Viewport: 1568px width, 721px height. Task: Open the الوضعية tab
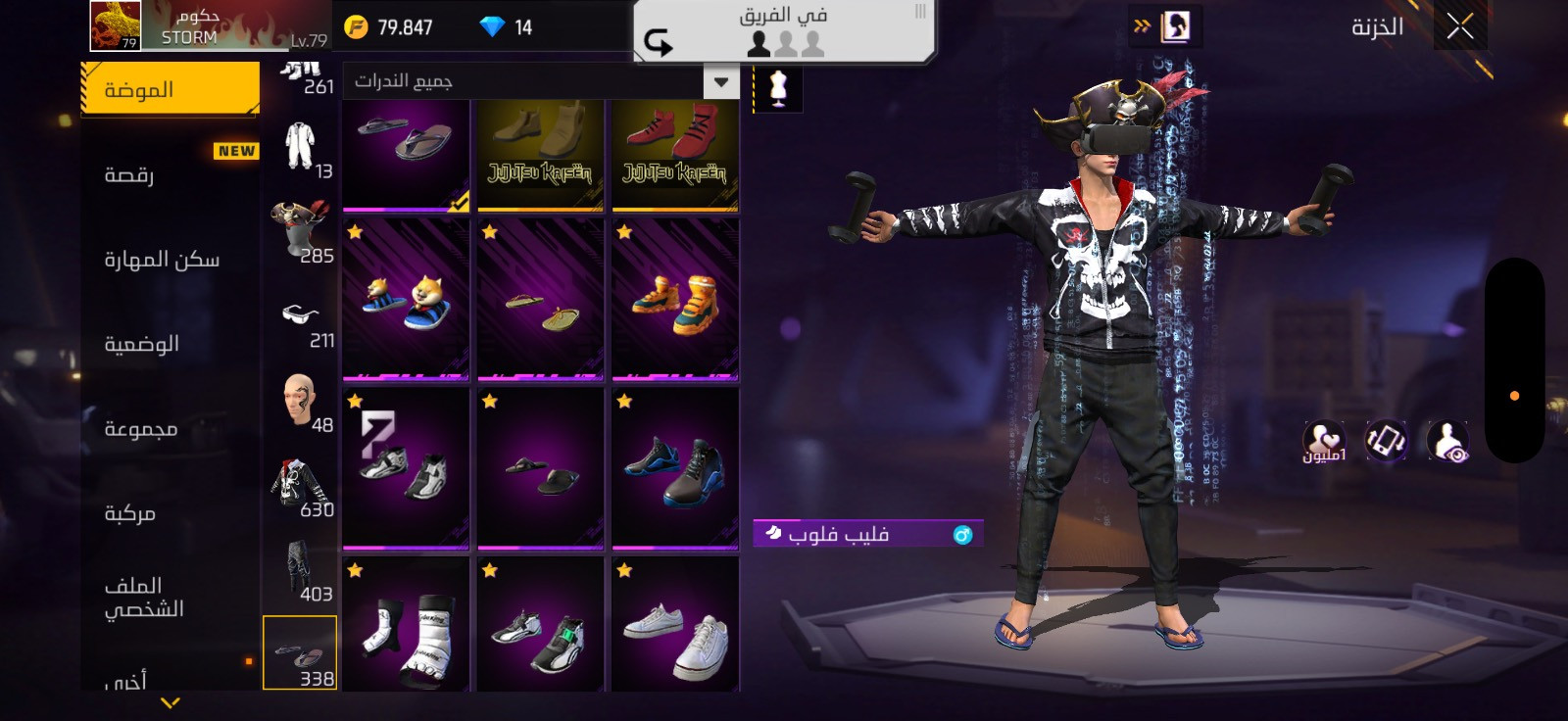(142, 344)
